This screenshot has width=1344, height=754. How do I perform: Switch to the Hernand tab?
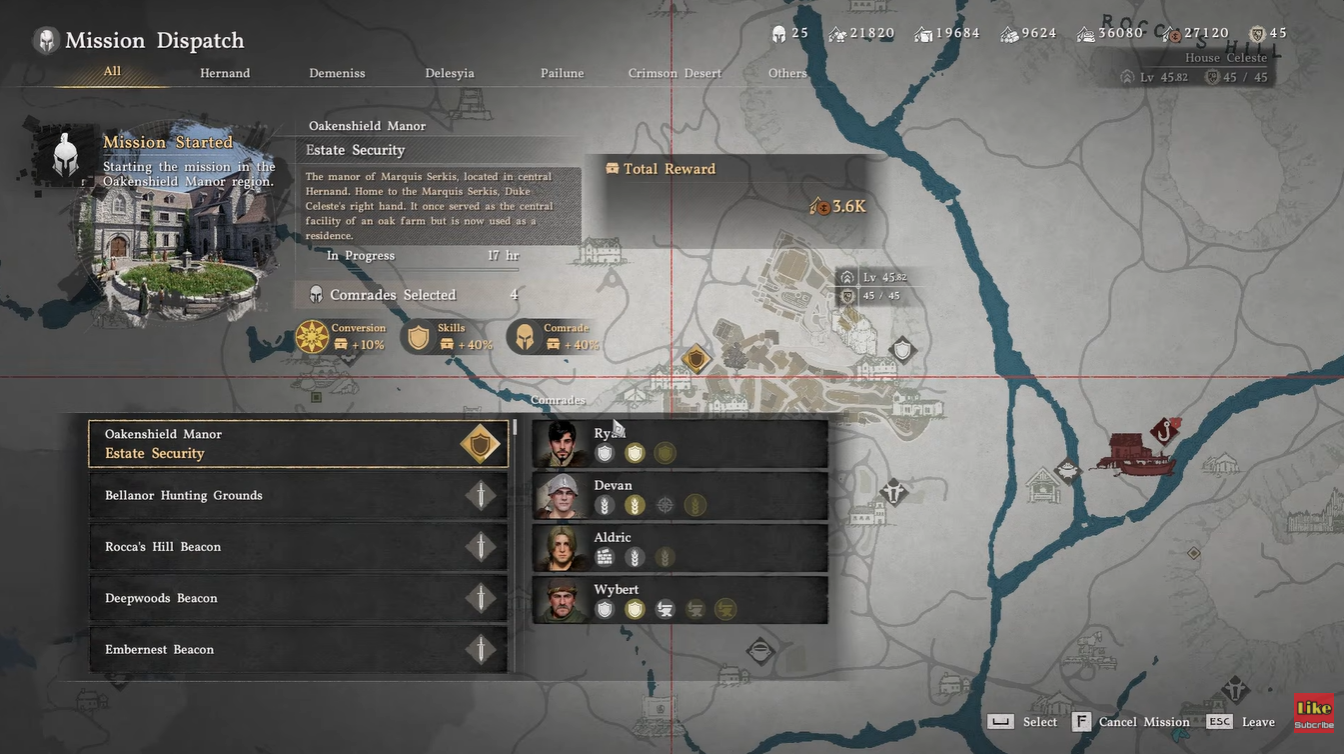tap(224, 72)
